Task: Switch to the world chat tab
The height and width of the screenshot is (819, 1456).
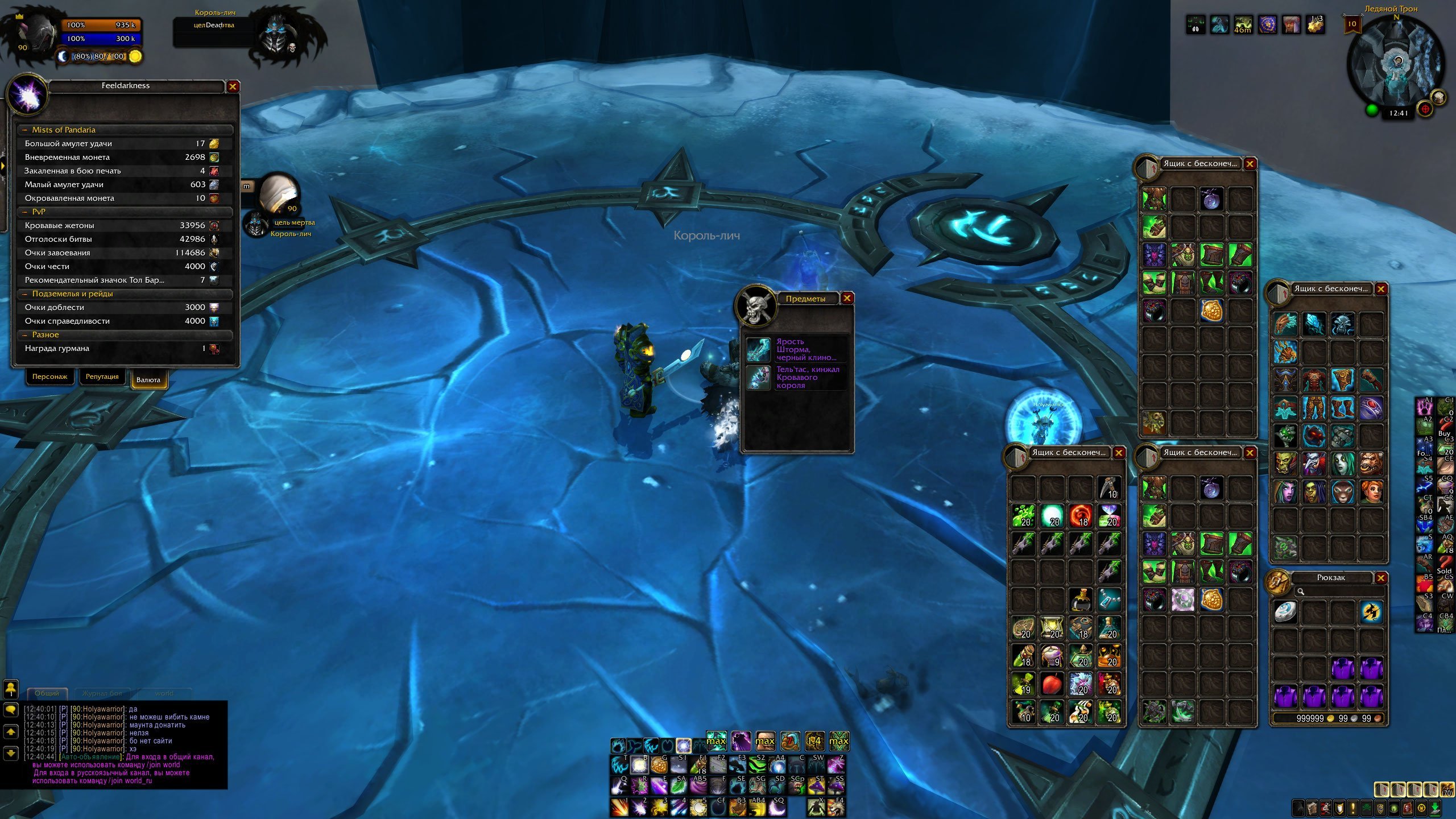Action: click(x=164, y=693)
